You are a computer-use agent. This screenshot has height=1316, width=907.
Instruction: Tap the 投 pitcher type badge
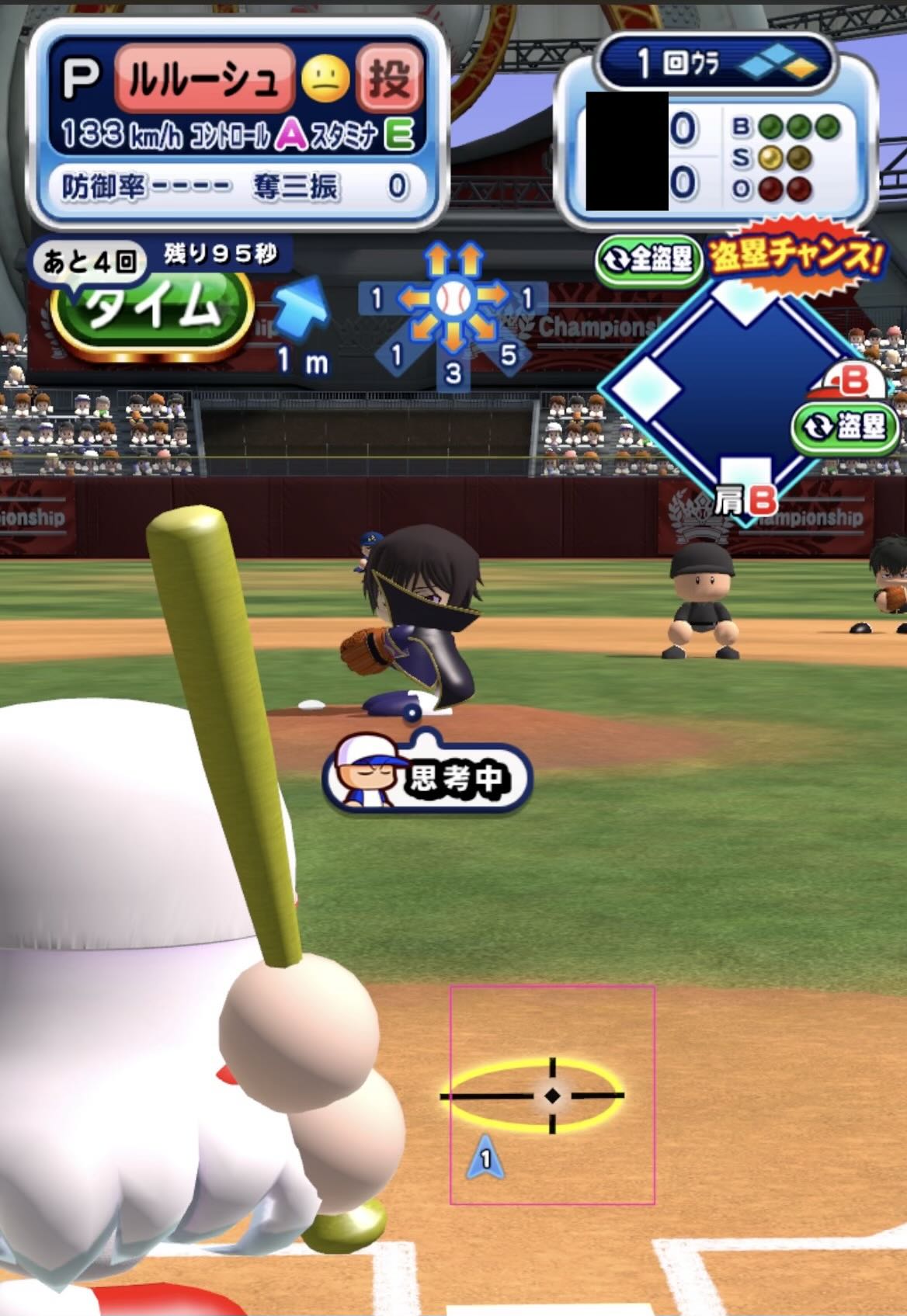point(389,78)
